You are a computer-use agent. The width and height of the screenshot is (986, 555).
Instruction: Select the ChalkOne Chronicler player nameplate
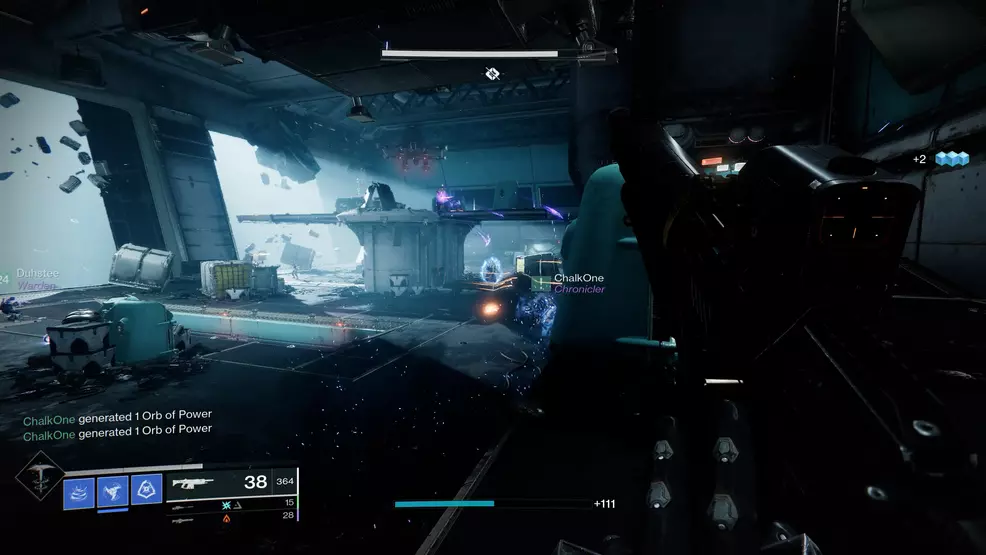point(579,283)
